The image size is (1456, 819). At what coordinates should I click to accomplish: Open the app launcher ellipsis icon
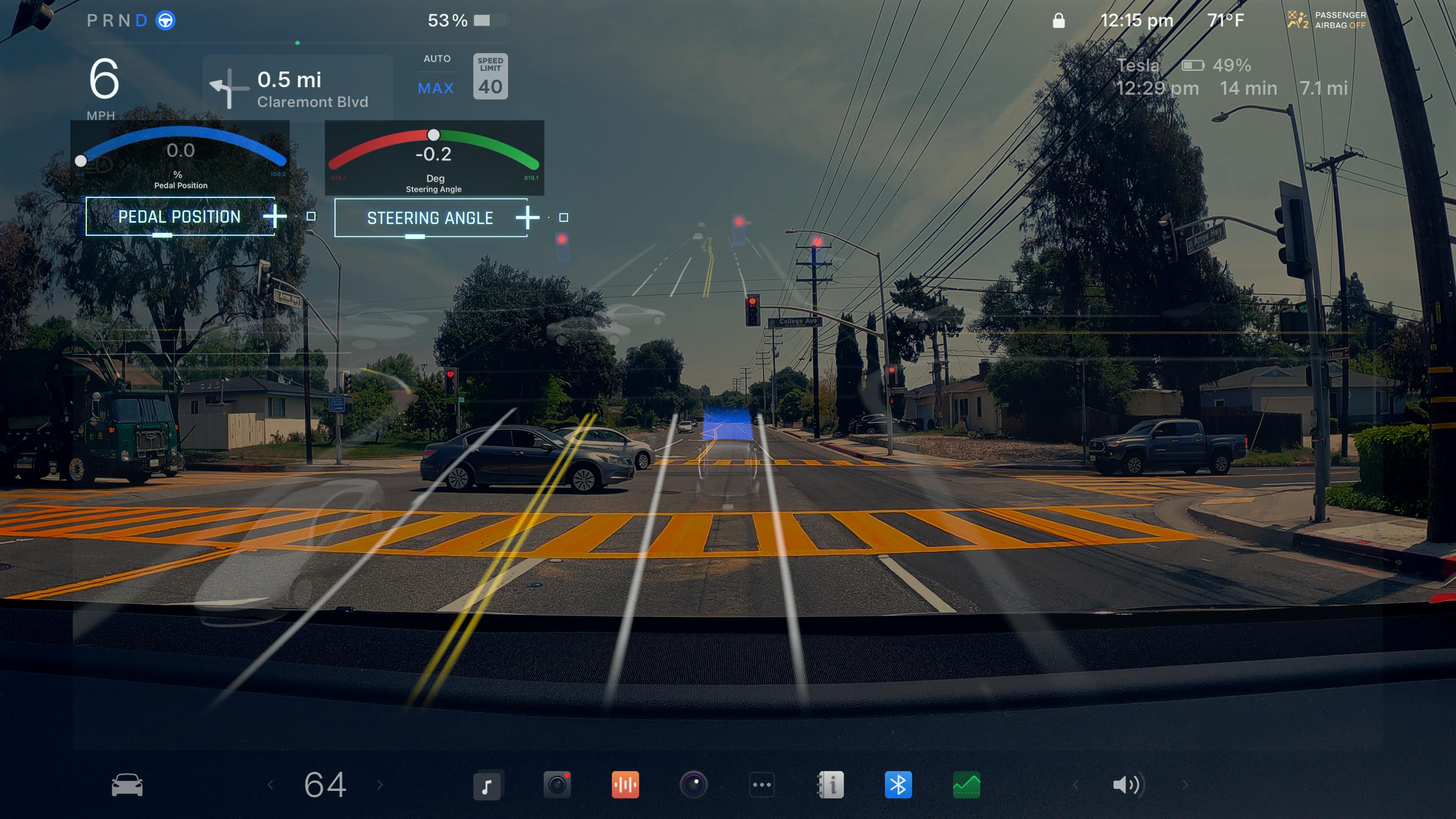point(762,784)
